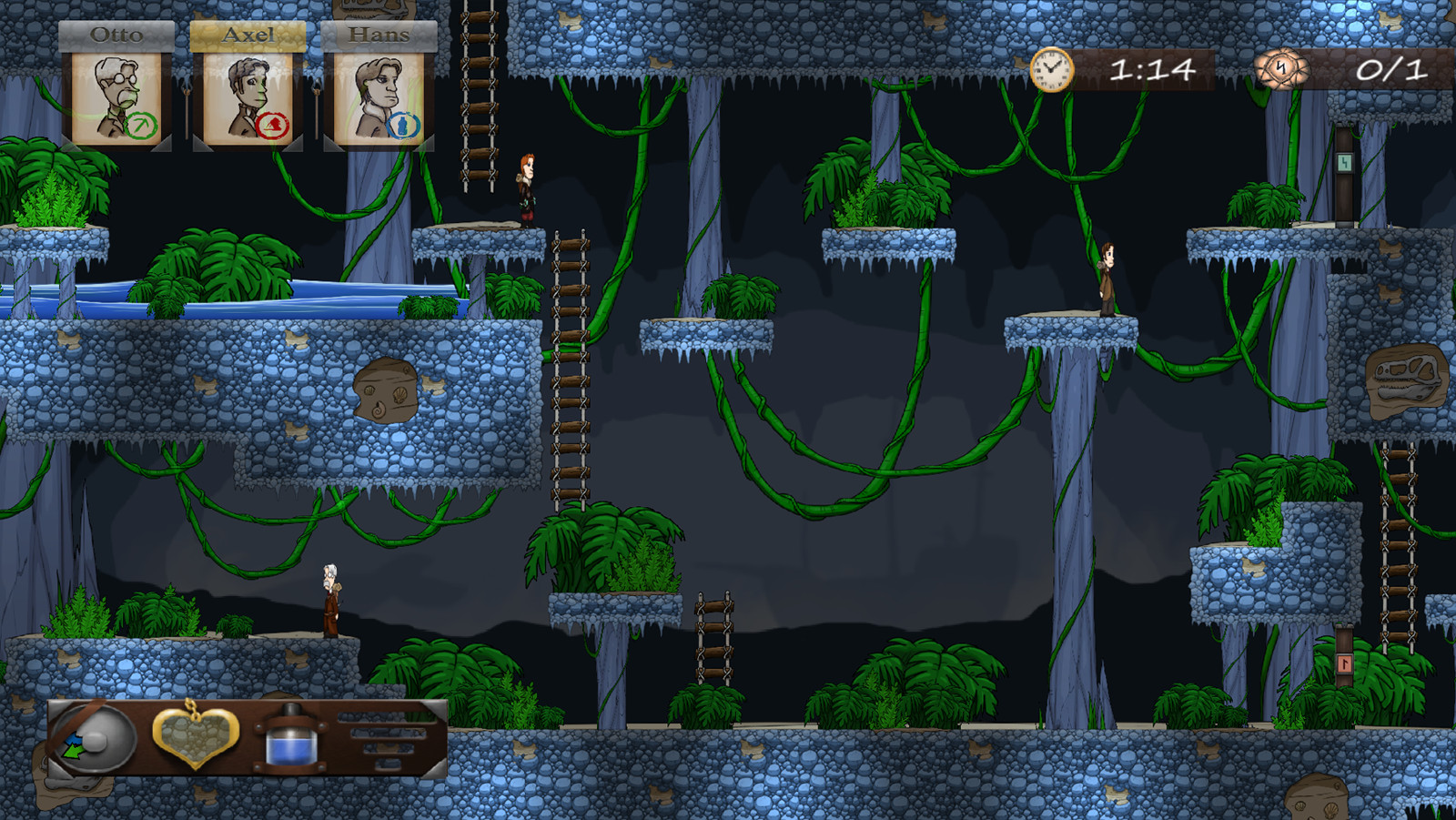Click the dinosaur skull fossil plaque on the right wall

coord(1405,382)
